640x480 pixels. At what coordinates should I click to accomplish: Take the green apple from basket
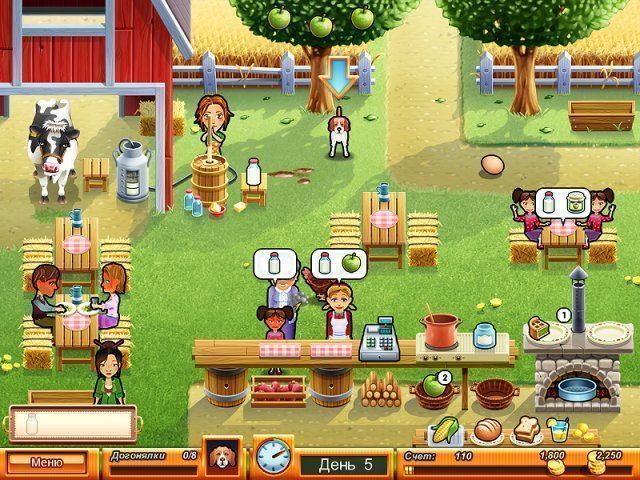(x=430, y=386)
